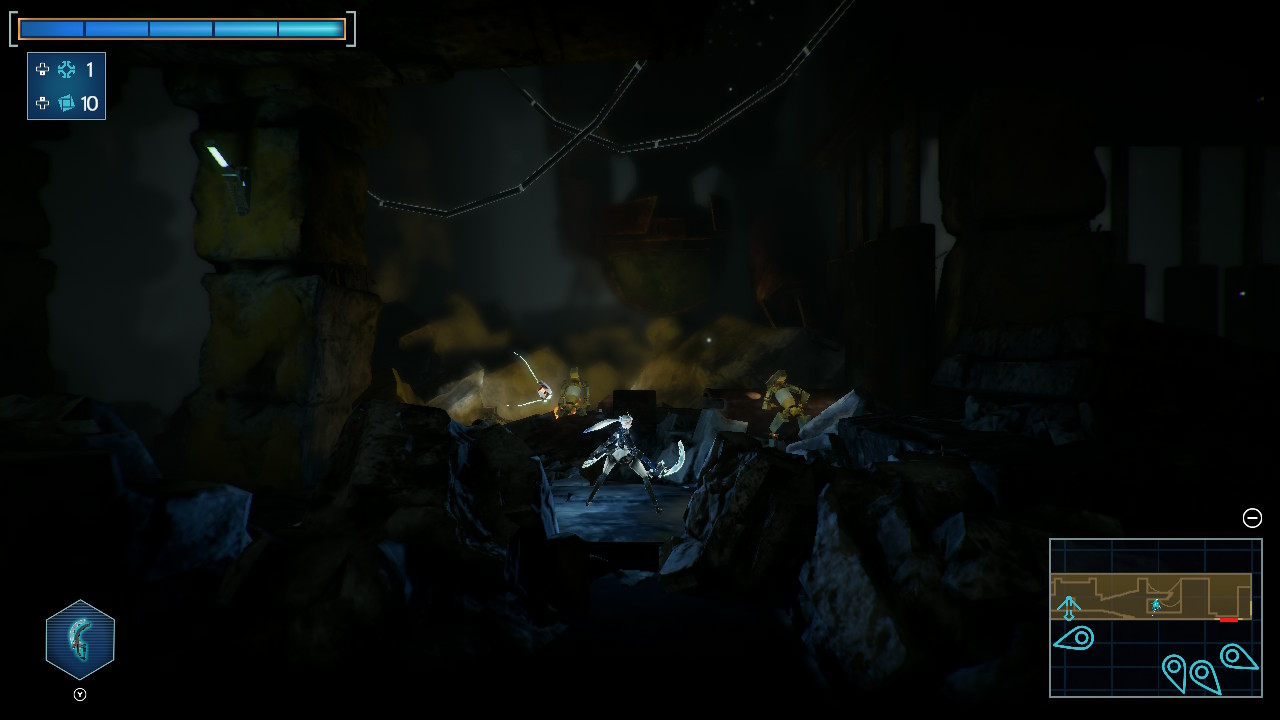Select the curved blade weapon hexagon

80,640
